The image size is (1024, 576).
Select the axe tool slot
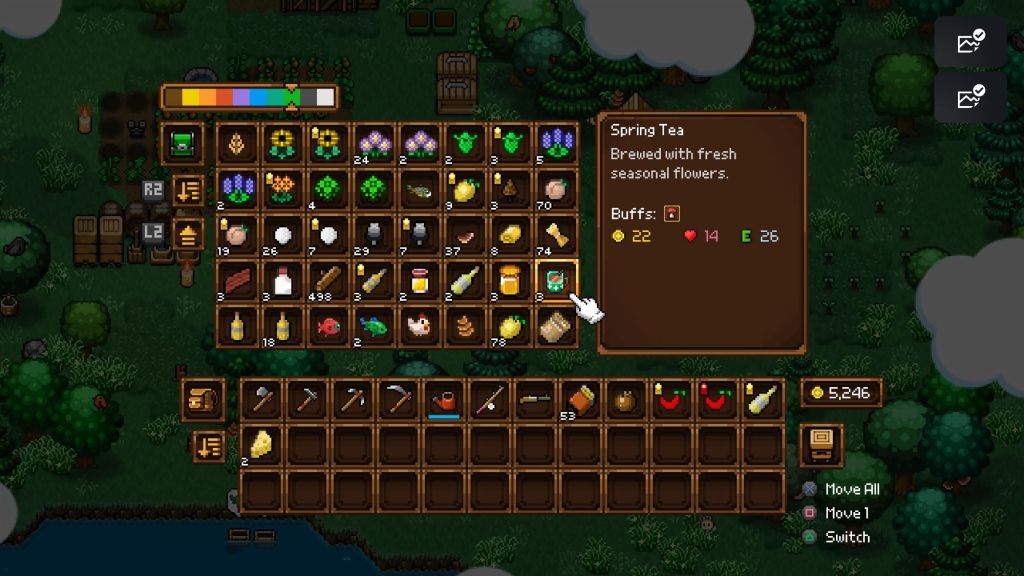(x=261, y=399)
